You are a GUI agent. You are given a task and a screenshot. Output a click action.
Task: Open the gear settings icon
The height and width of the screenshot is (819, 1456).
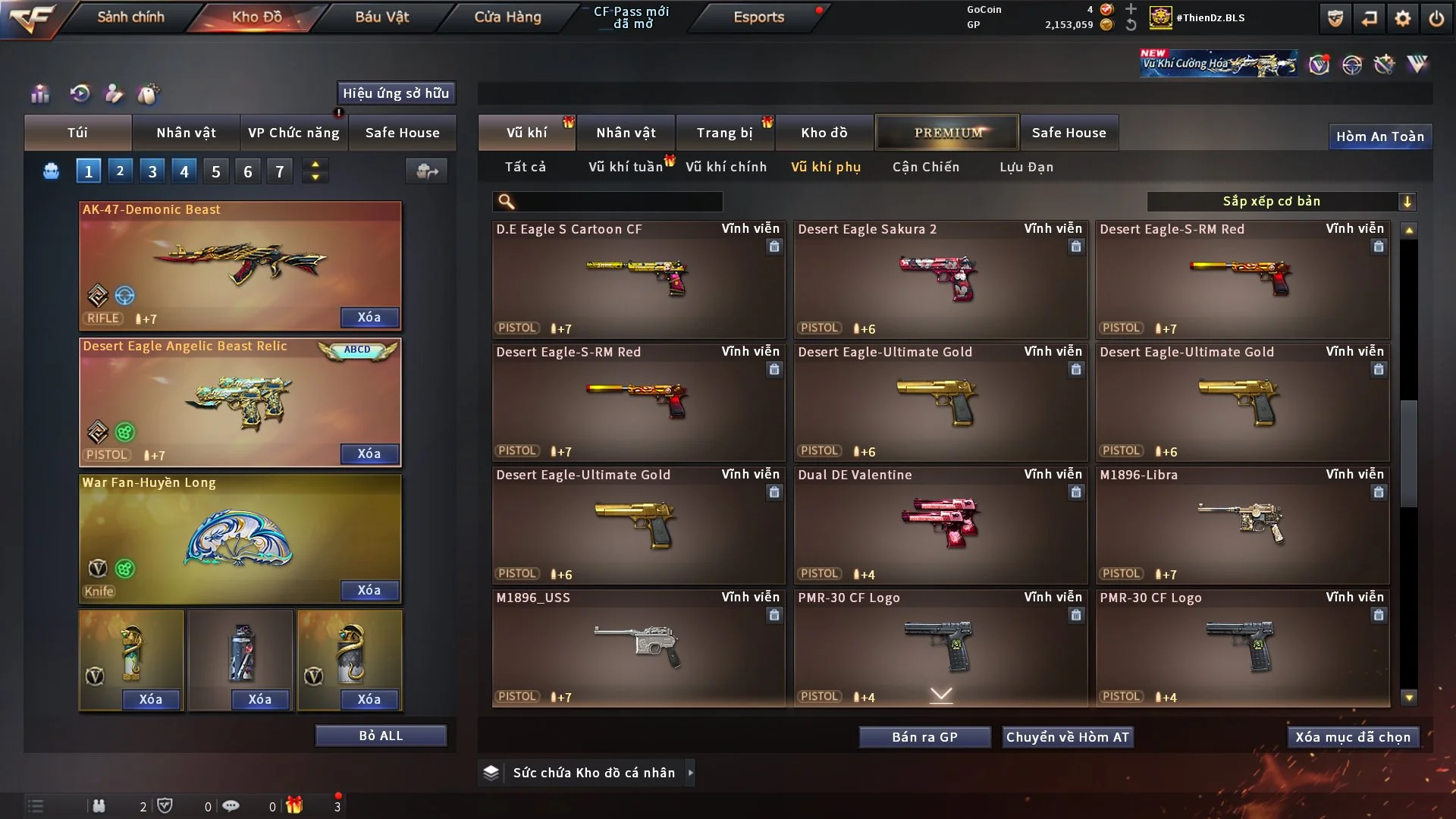[x=1403, y=18]
